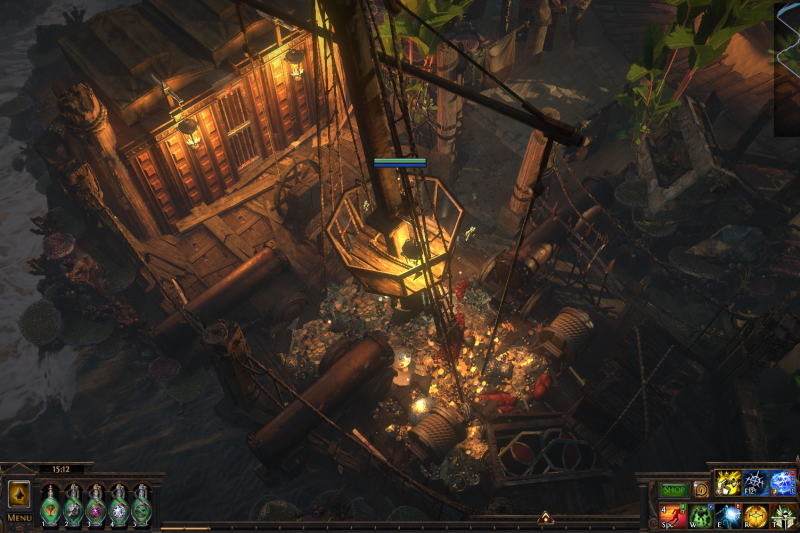Activate the red dash skill on Space
This screenshot has height=533, width=800.
(672, 516)
